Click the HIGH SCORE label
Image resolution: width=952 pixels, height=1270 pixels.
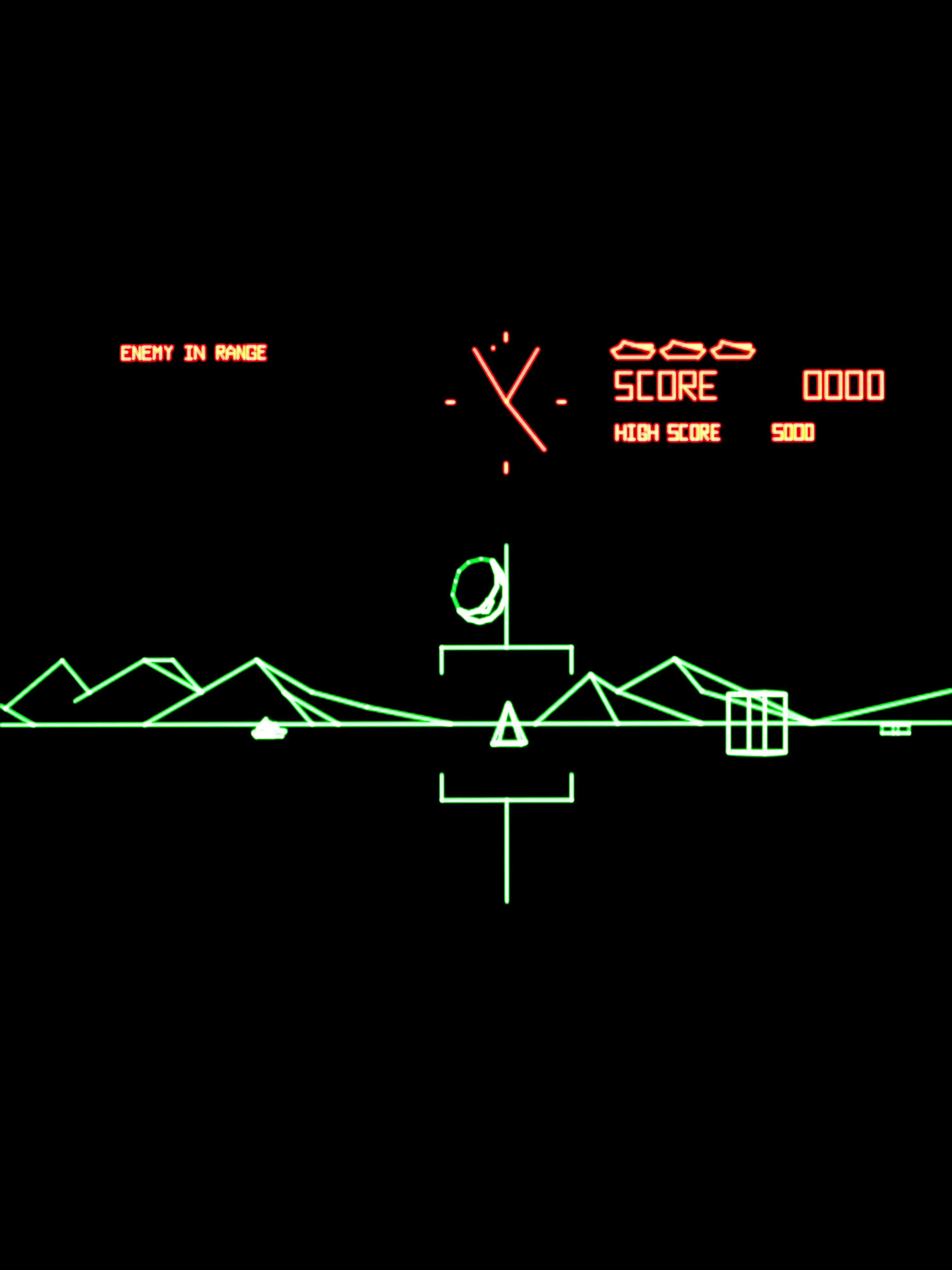coord(667,432)
